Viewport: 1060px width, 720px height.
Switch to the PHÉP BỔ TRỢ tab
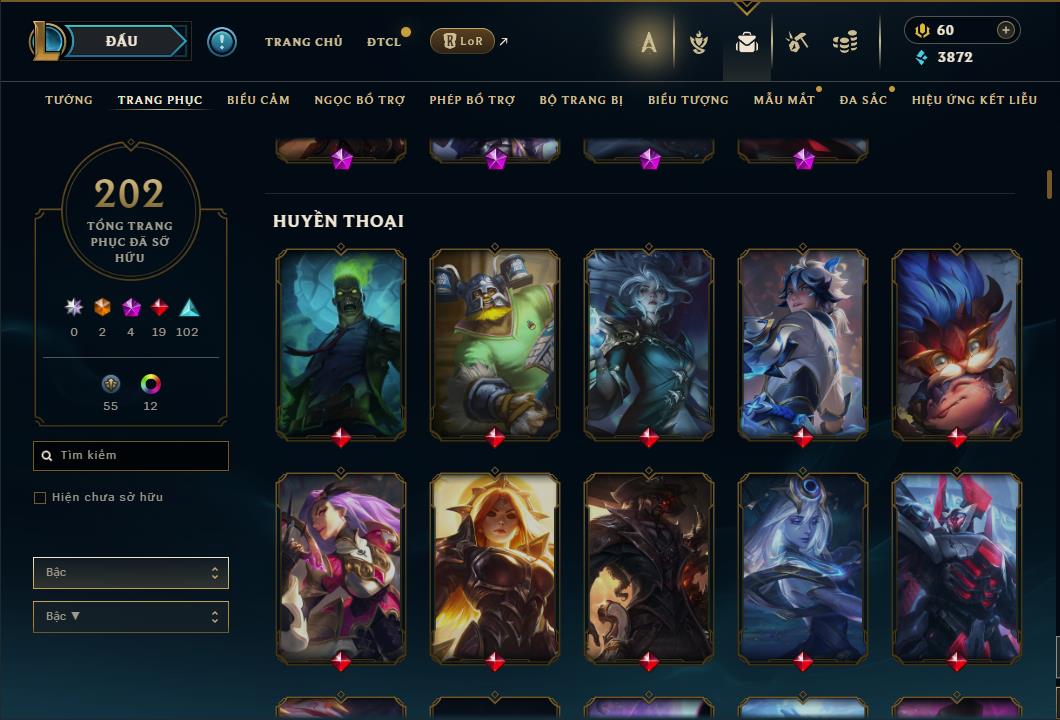pyautogui.click(x=472, y=100)
